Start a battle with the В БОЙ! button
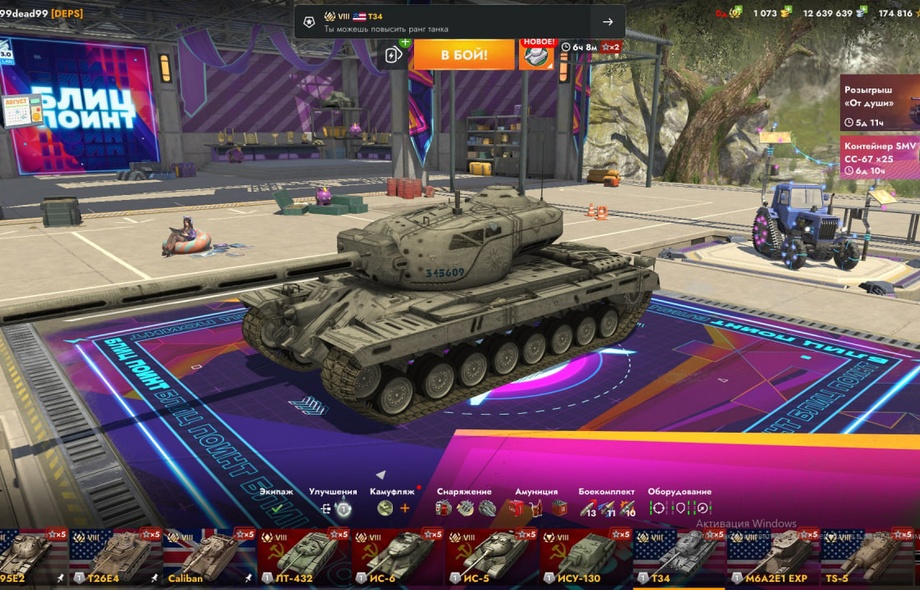This screenshot has height=590, width=920. [x=463, y=53]
